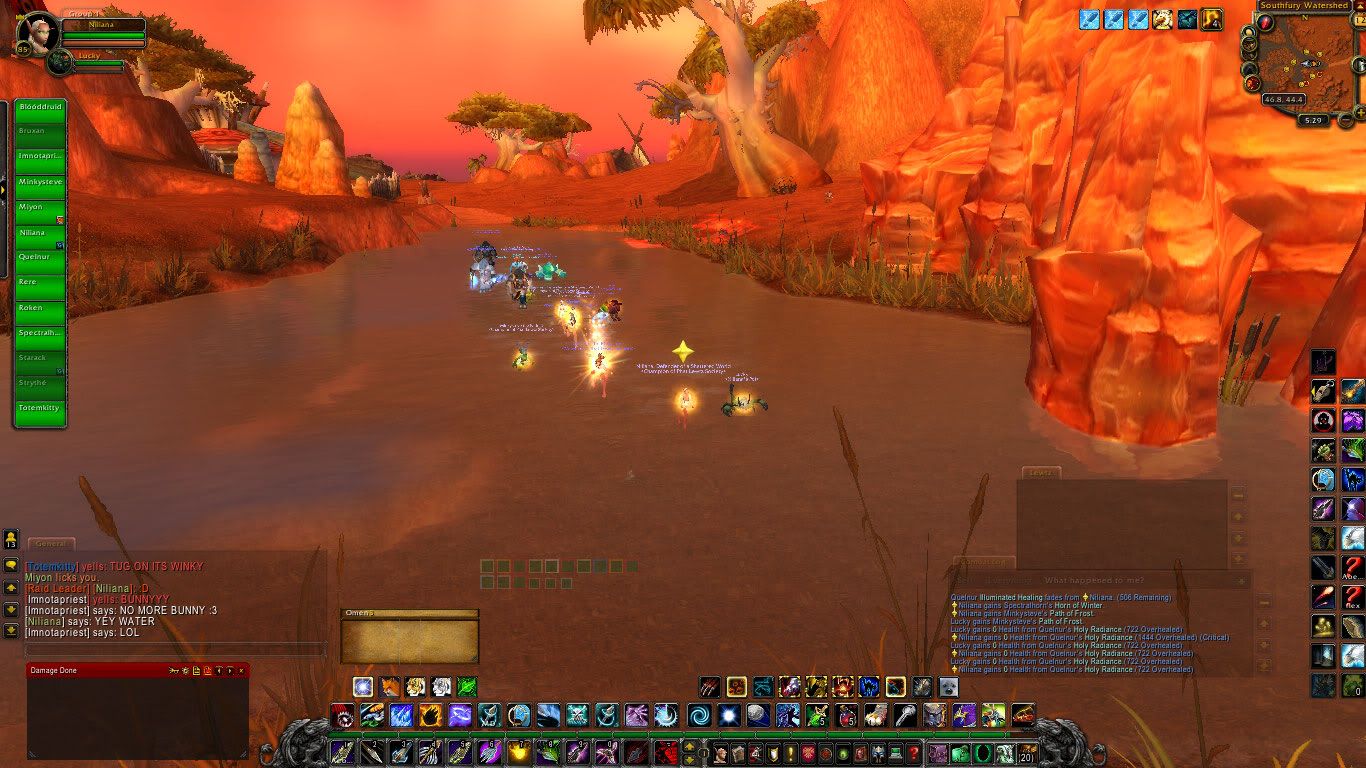1366x768 pixels.
Task: Select Totemkitty from the raid list
Action: click(x=41, y=409)
